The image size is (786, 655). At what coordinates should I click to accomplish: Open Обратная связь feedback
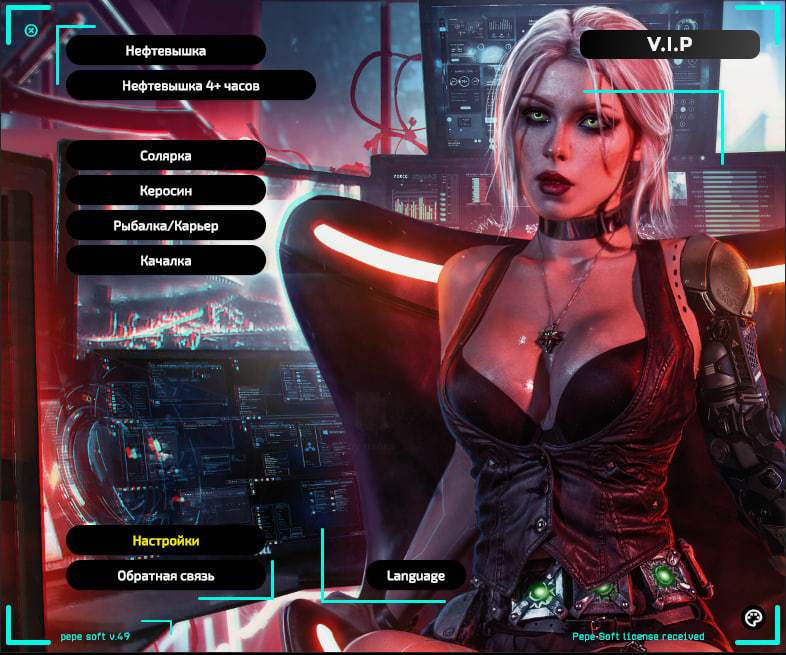[166, 575]
